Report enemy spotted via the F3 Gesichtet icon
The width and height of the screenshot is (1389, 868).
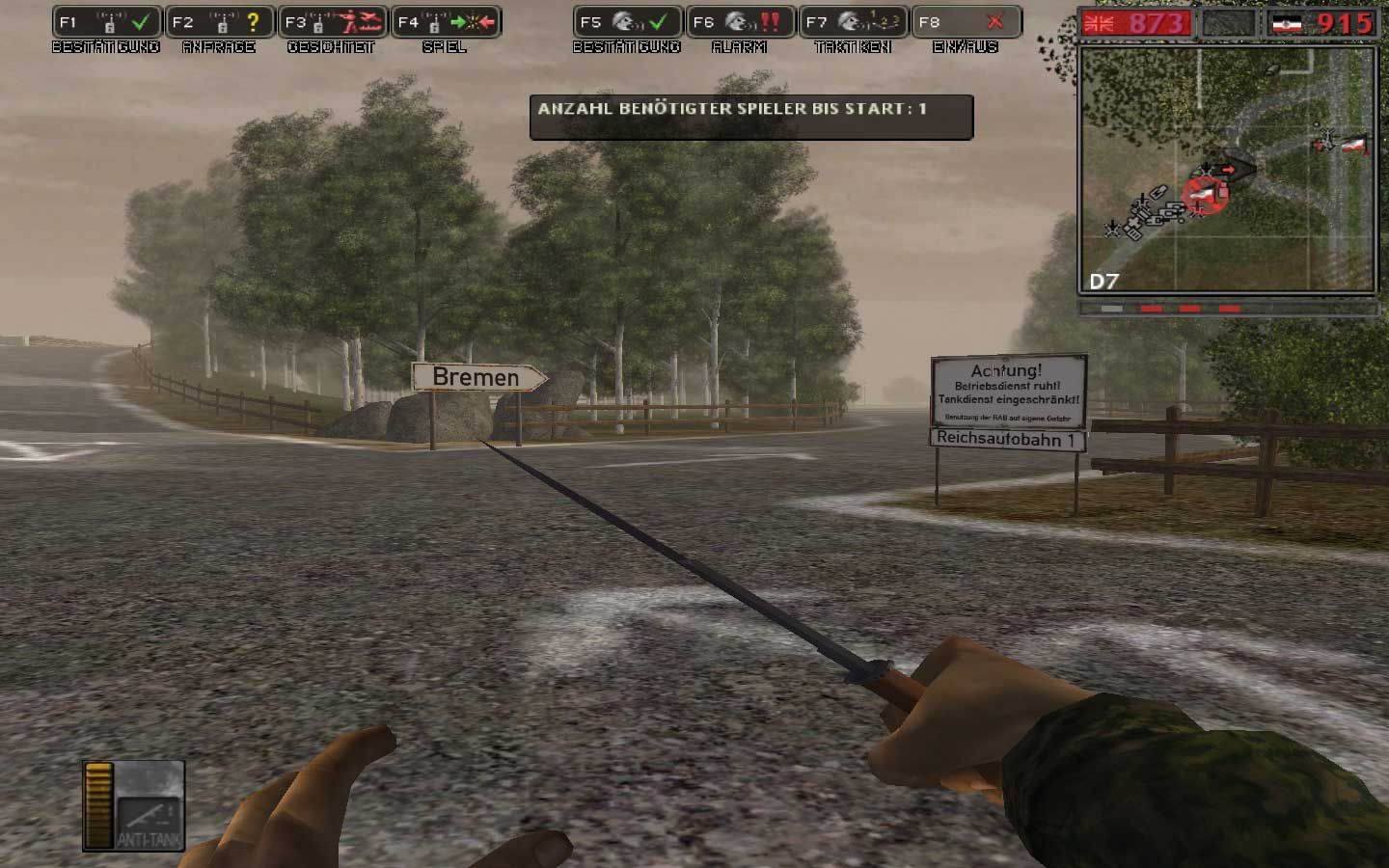point(333,20)
